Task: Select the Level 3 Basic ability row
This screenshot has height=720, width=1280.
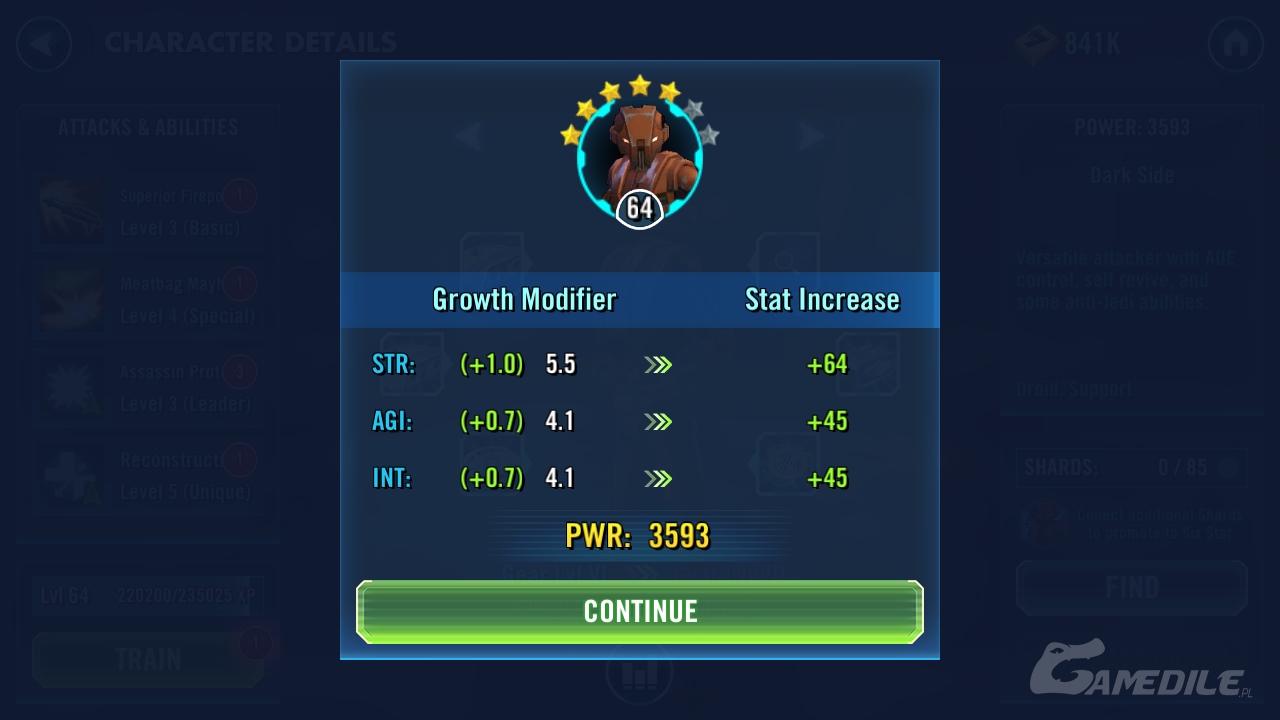Action: tap(150, 212)
